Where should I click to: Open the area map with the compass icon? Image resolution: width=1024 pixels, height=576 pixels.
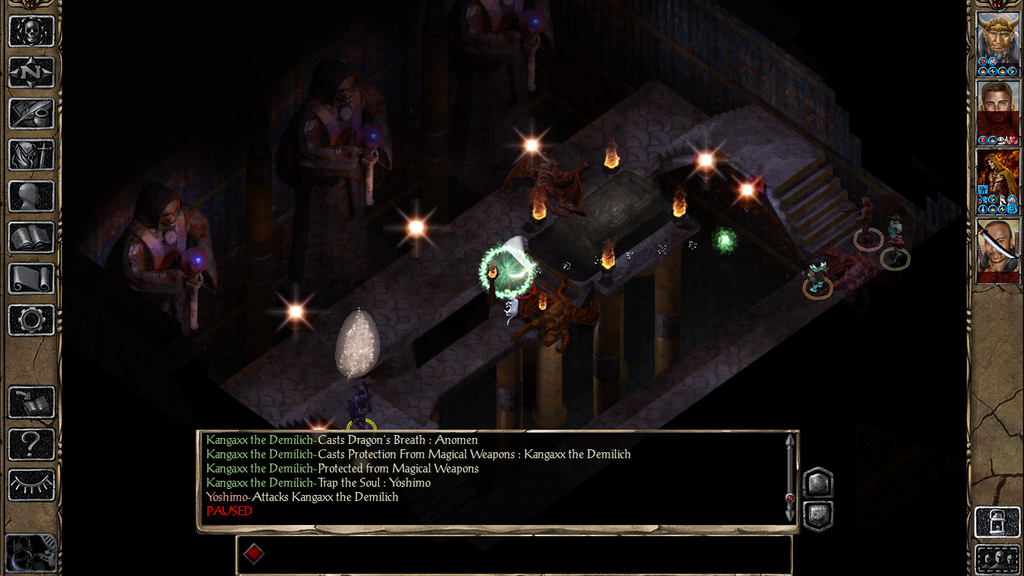tap(31, 72)
